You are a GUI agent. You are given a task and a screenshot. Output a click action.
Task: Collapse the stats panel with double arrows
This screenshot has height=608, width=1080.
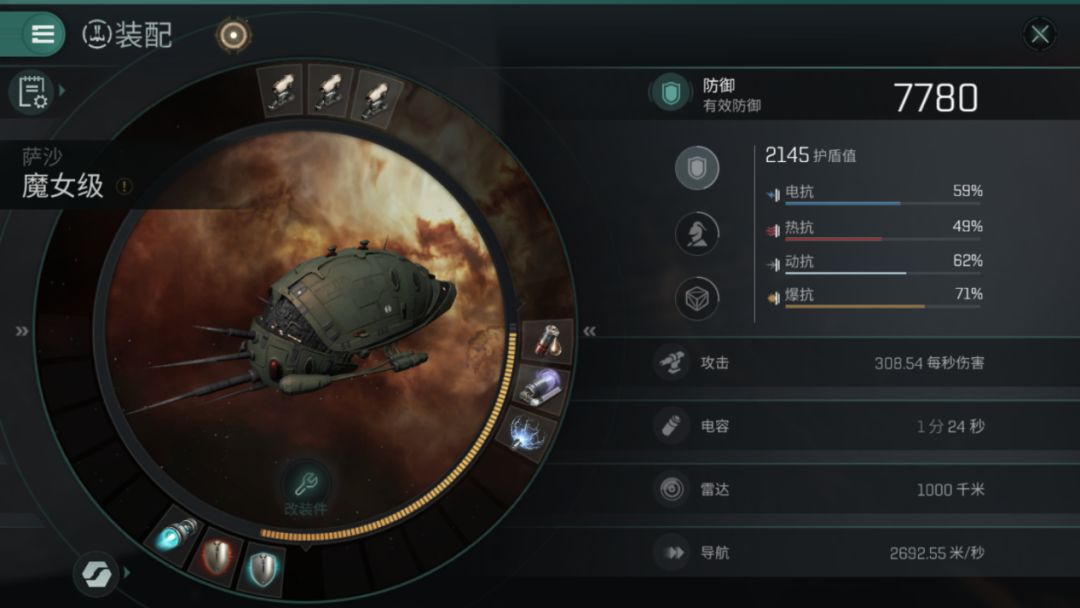(x=590, y=332)
